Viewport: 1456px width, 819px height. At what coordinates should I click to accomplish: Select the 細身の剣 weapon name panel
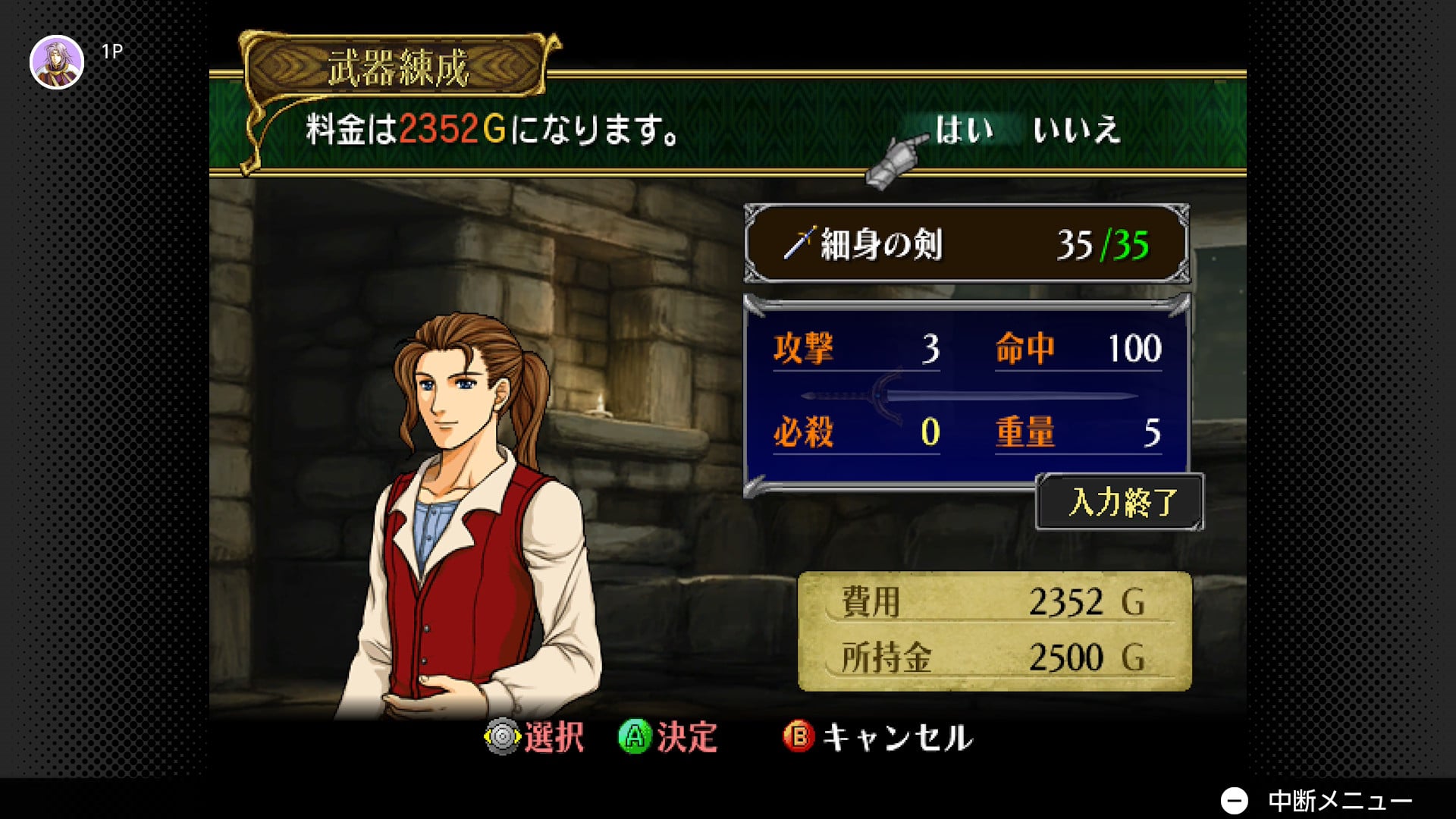966,244
